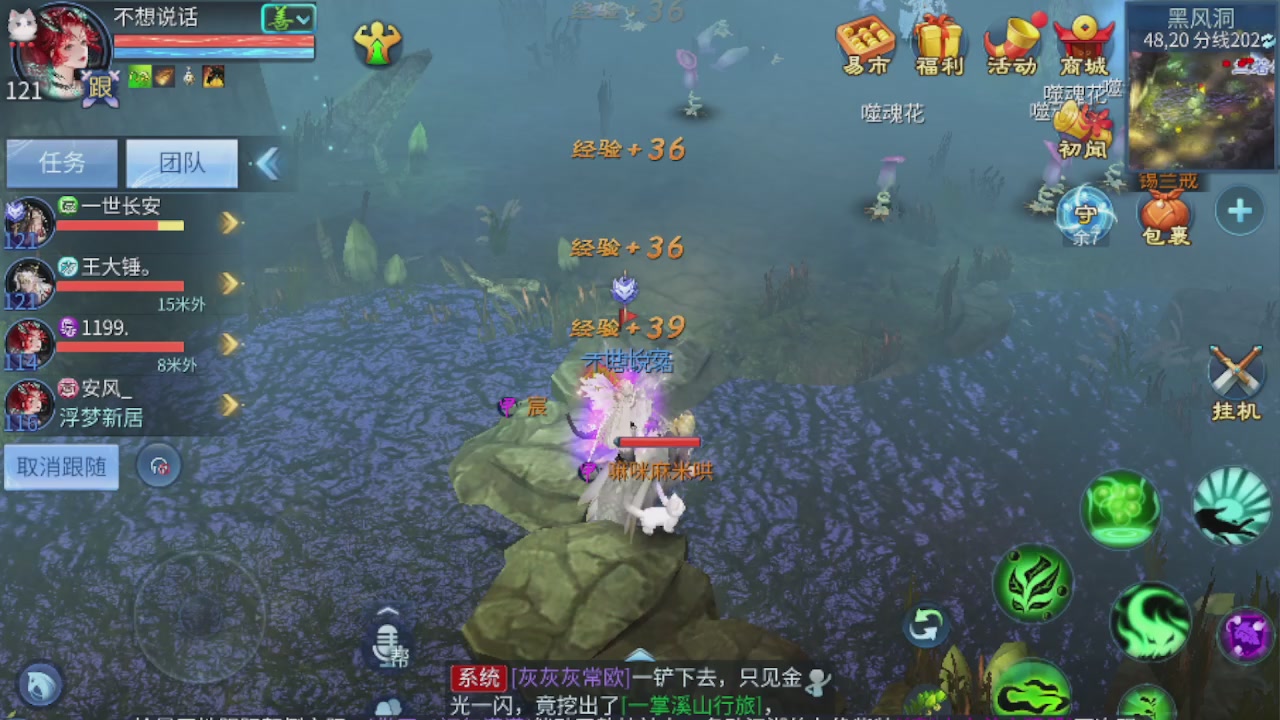Switch to the 任务 tab
Image resolution: width=1280 pixels, height=720 pixels.
point(61,163)
